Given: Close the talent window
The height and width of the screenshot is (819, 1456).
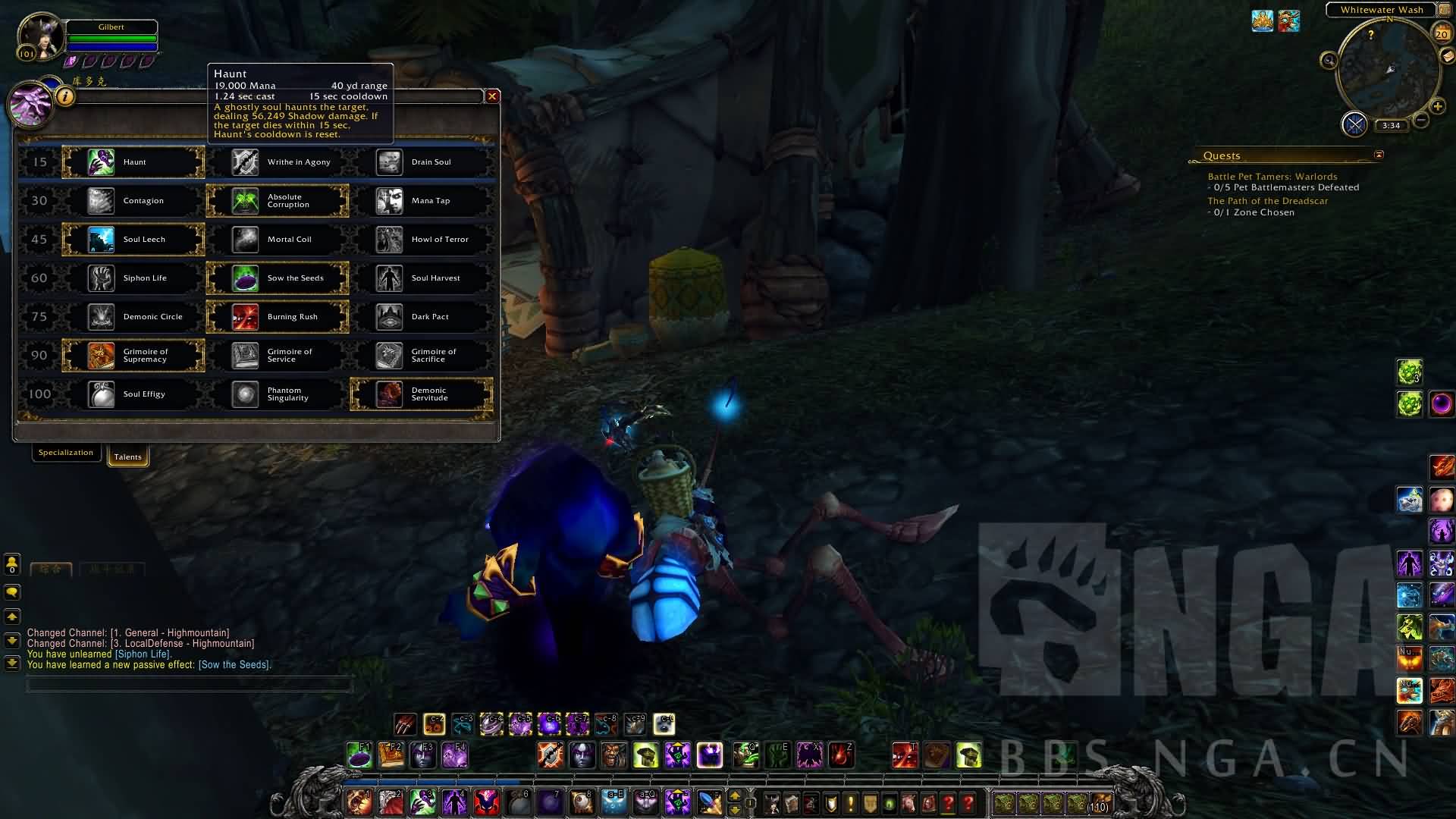Looking at the screenshot, I should 492,96.
